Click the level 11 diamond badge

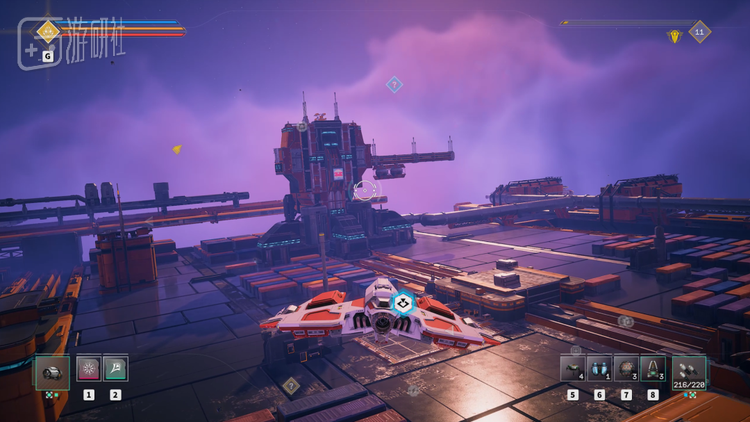700,32
